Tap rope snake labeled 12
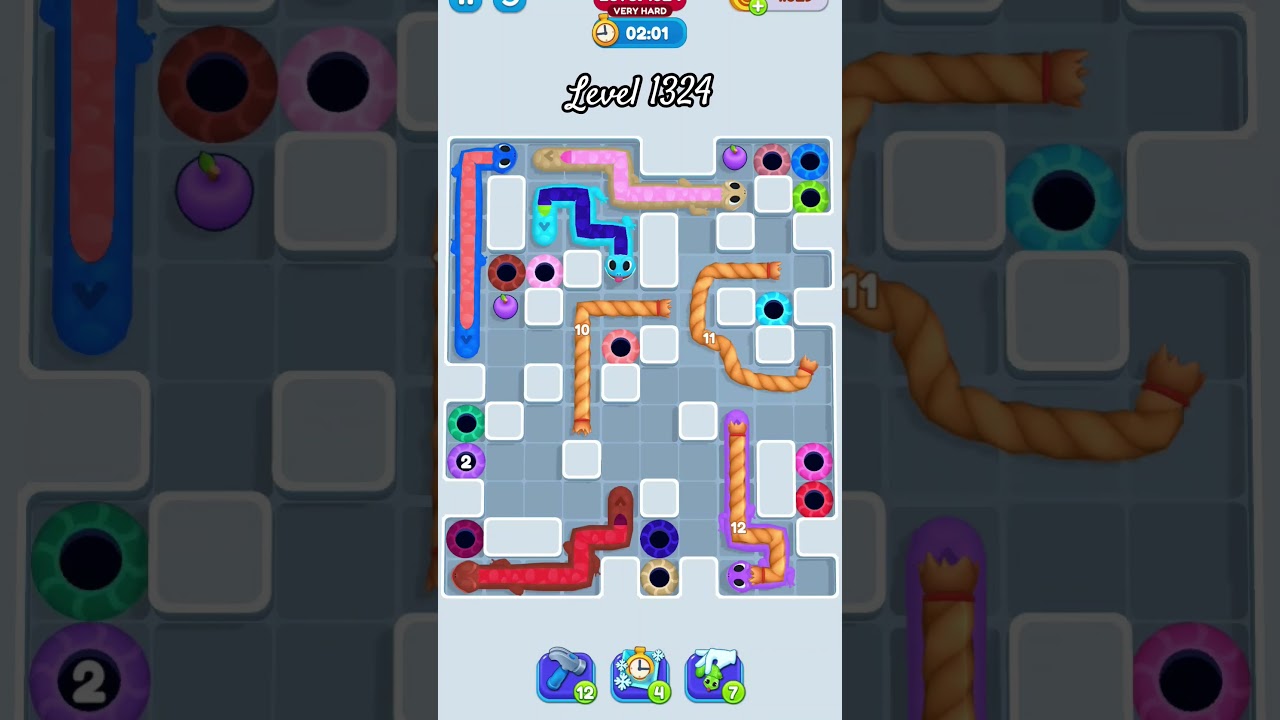The image size is (1280, 720). tap(740, 527)
